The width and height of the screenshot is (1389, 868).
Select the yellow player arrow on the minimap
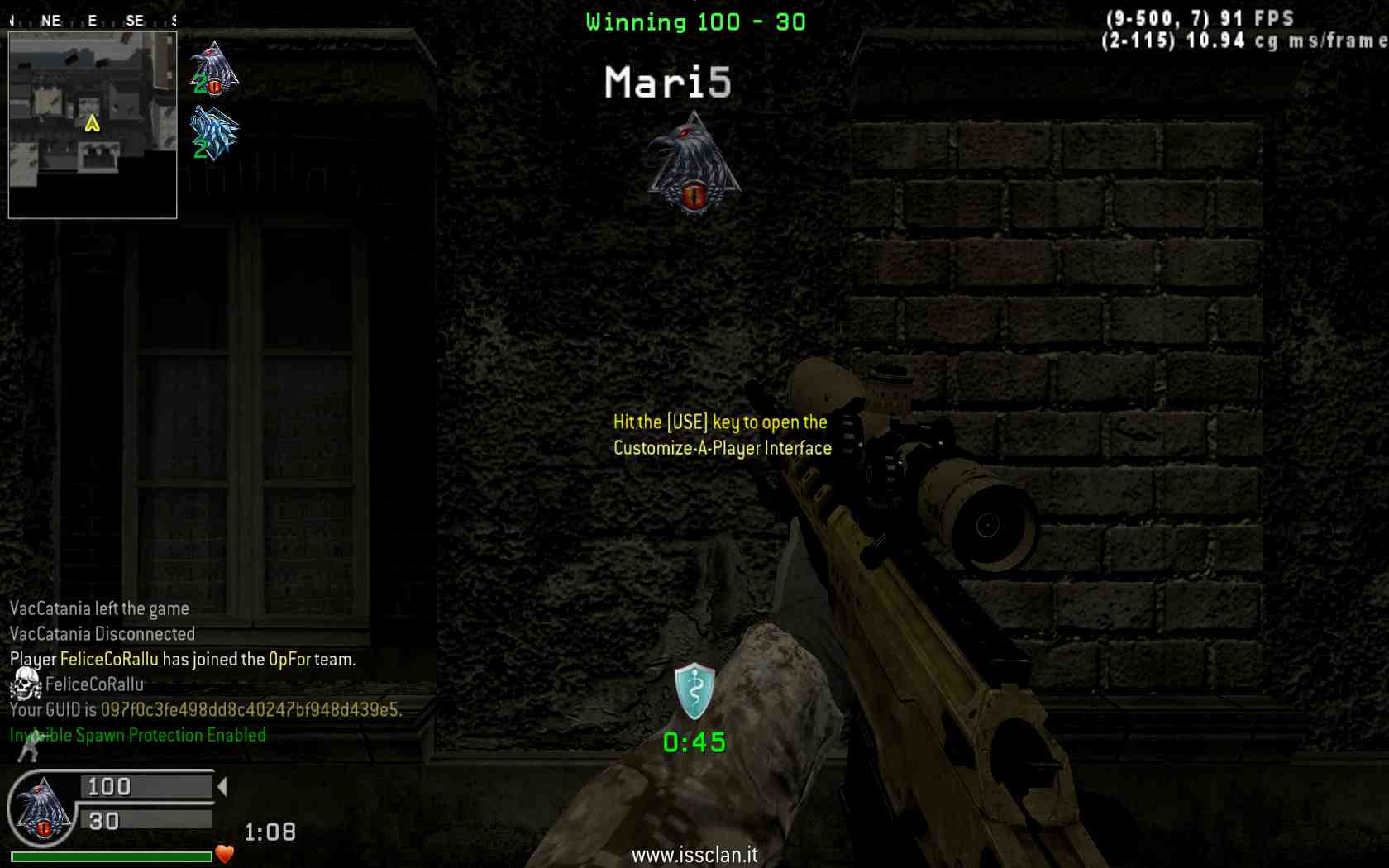pyautogui.click(x=92, y=123)
